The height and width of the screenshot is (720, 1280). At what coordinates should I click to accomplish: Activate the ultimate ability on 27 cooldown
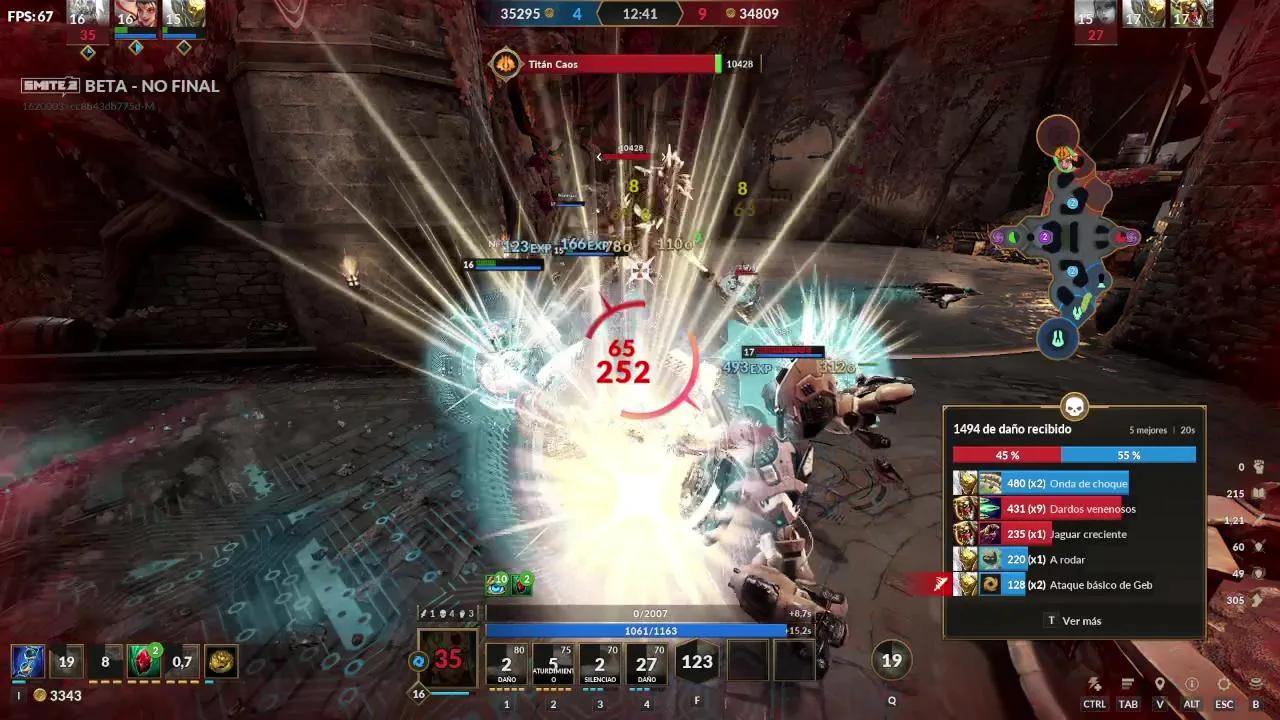point(647,662)
